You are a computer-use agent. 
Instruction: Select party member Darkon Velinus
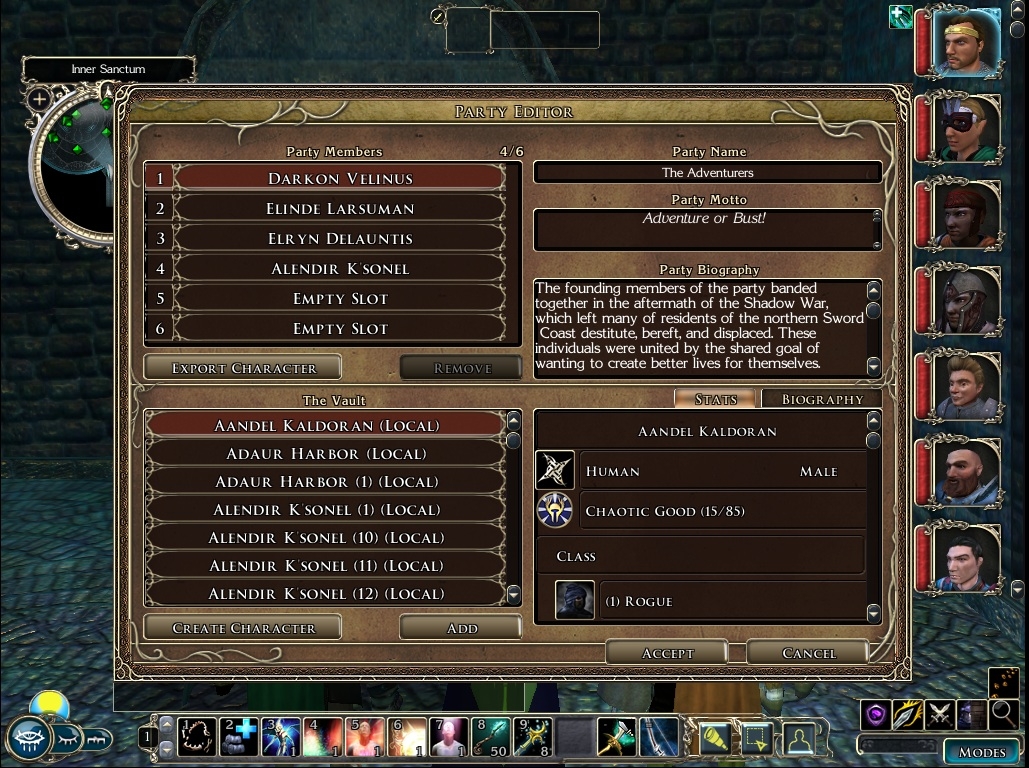pos(340,179)
